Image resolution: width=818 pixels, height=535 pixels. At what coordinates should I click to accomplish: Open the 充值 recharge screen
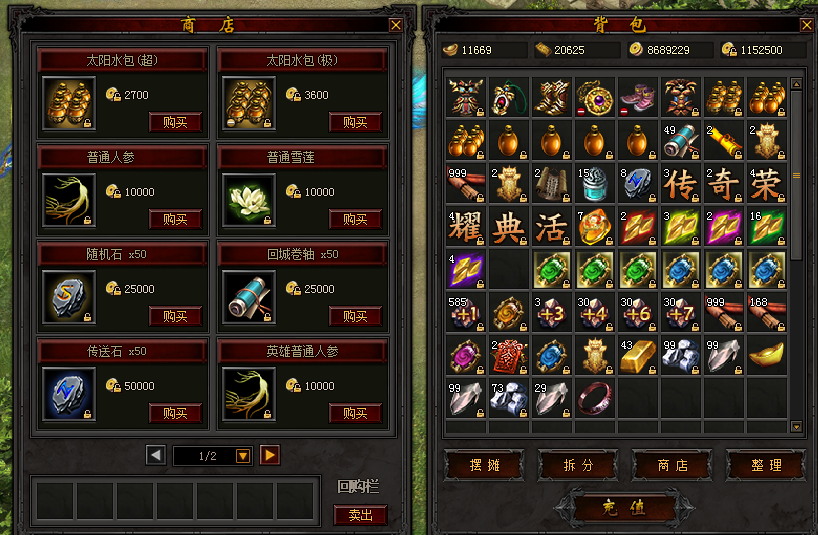pos(624,508)
